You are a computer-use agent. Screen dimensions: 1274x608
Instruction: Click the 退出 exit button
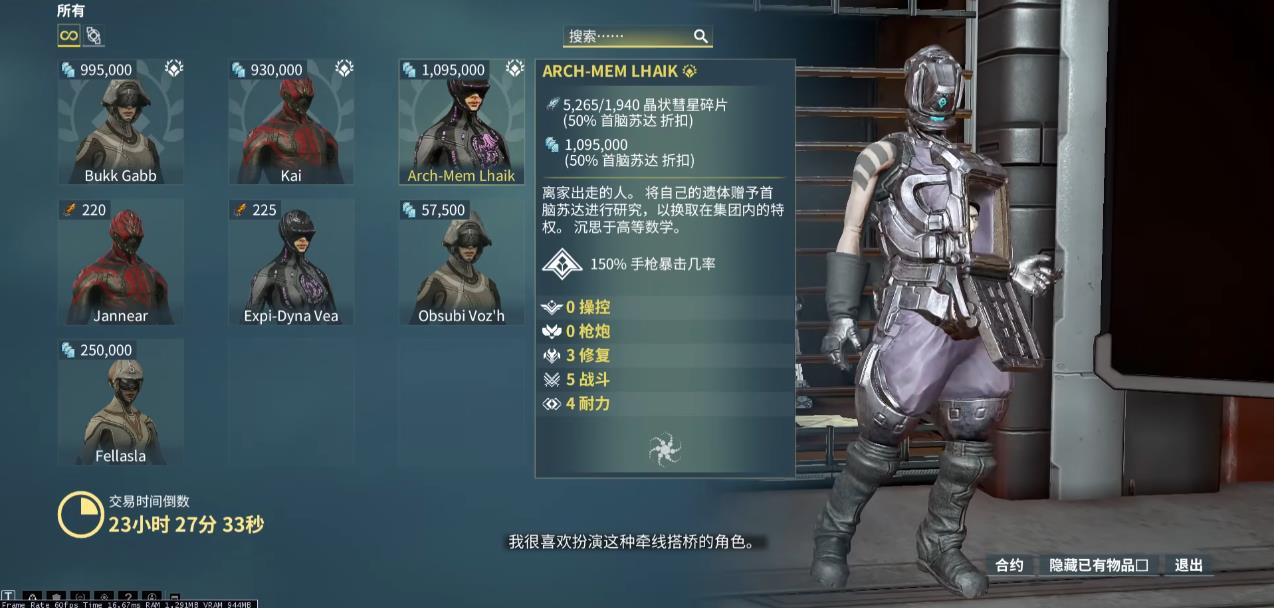click(1188, 565)
